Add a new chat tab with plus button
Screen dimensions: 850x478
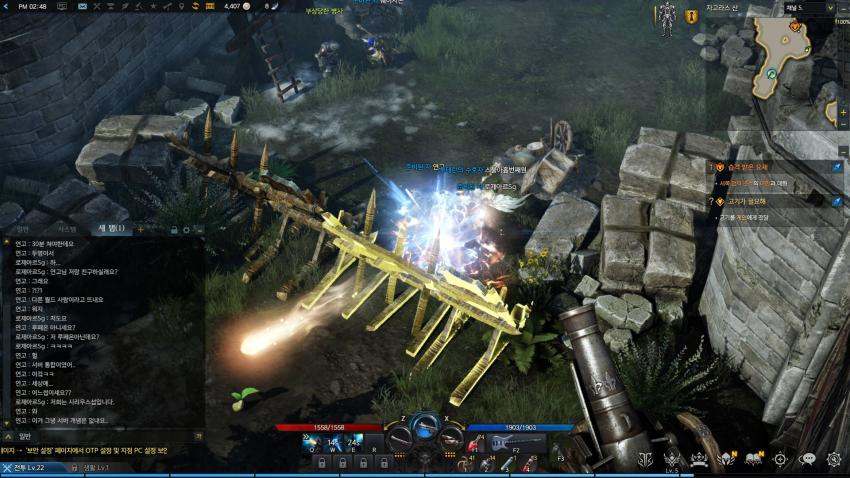141,229
